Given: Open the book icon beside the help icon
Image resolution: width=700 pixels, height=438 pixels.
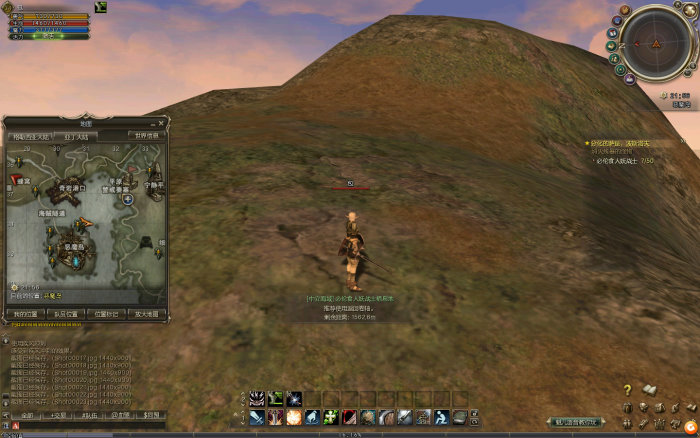Looking at the screenshot, I should click(648, 389).
